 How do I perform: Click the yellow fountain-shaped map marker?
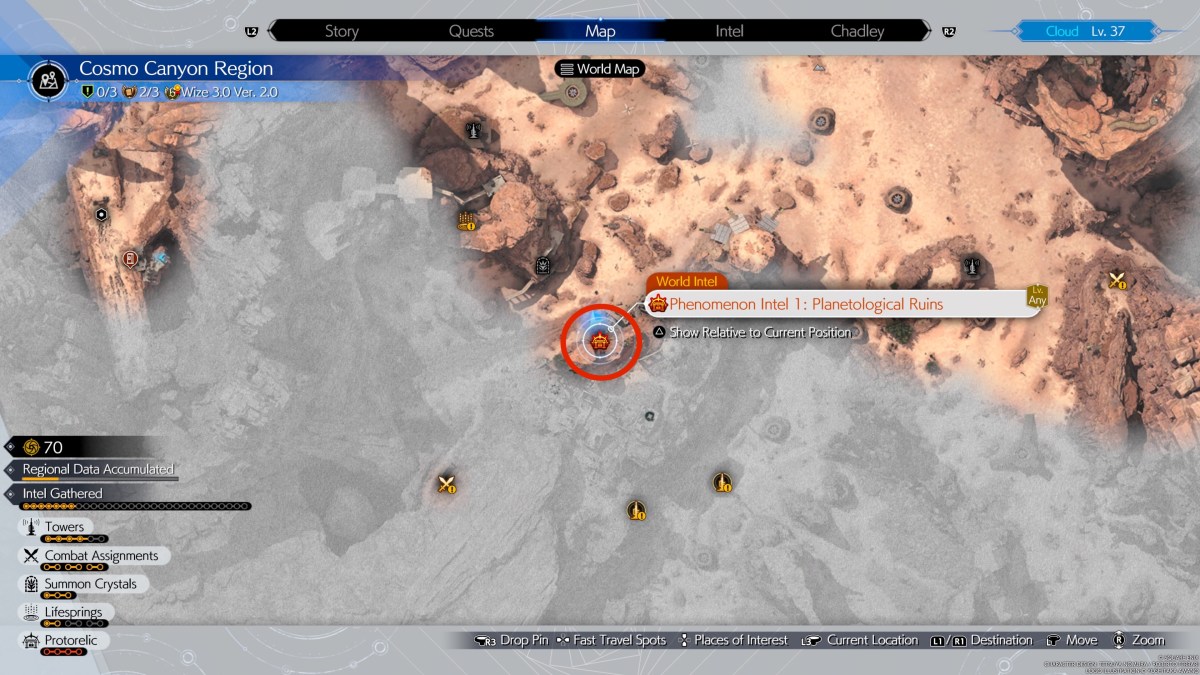coord(466,220)
